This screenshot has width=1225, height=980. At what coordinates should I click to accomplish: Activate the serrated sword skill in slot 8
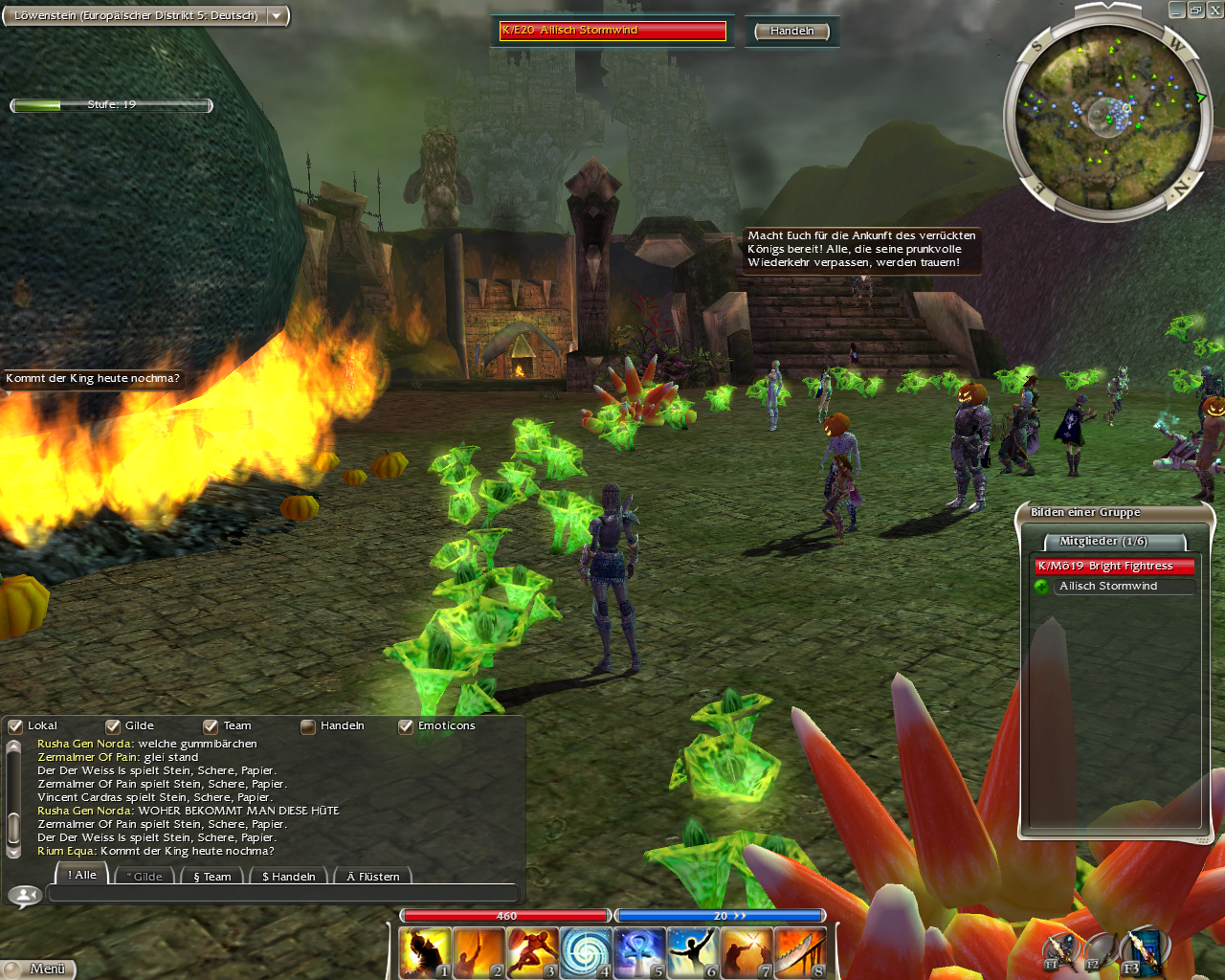pos(800,952)
